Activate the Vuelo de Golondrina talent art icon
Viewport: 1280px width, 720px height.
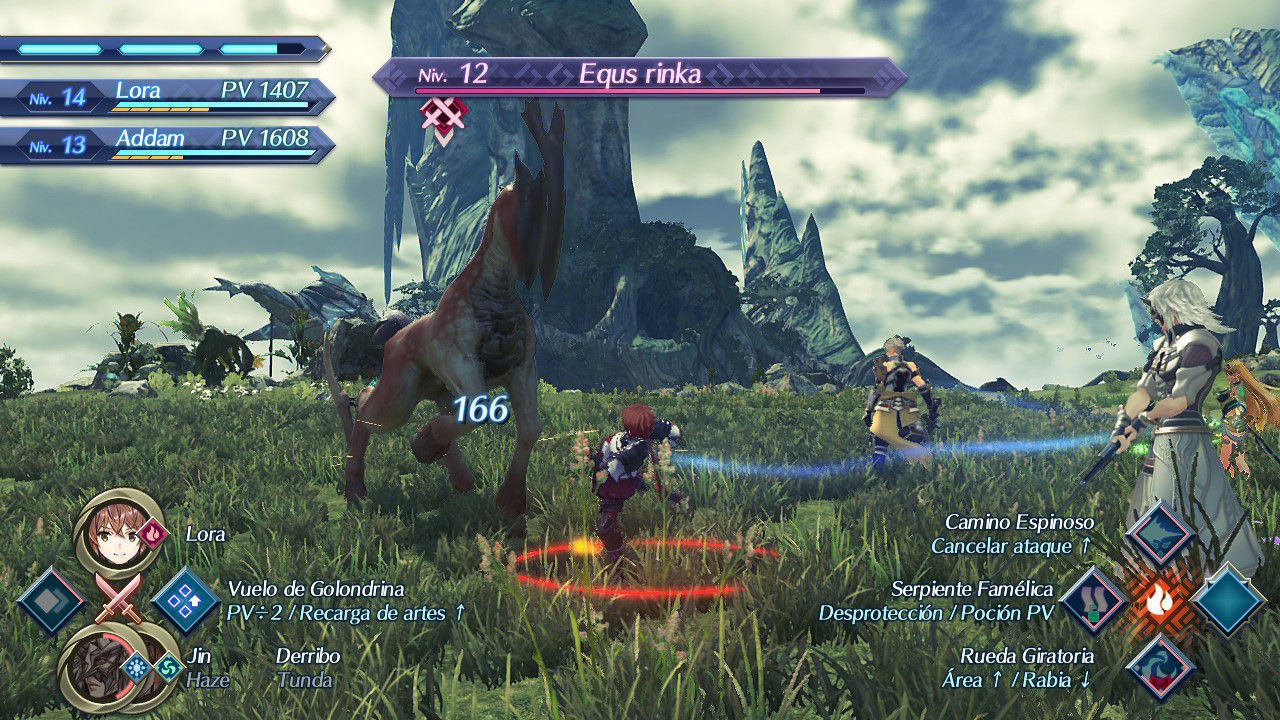(x=186, y=601)
